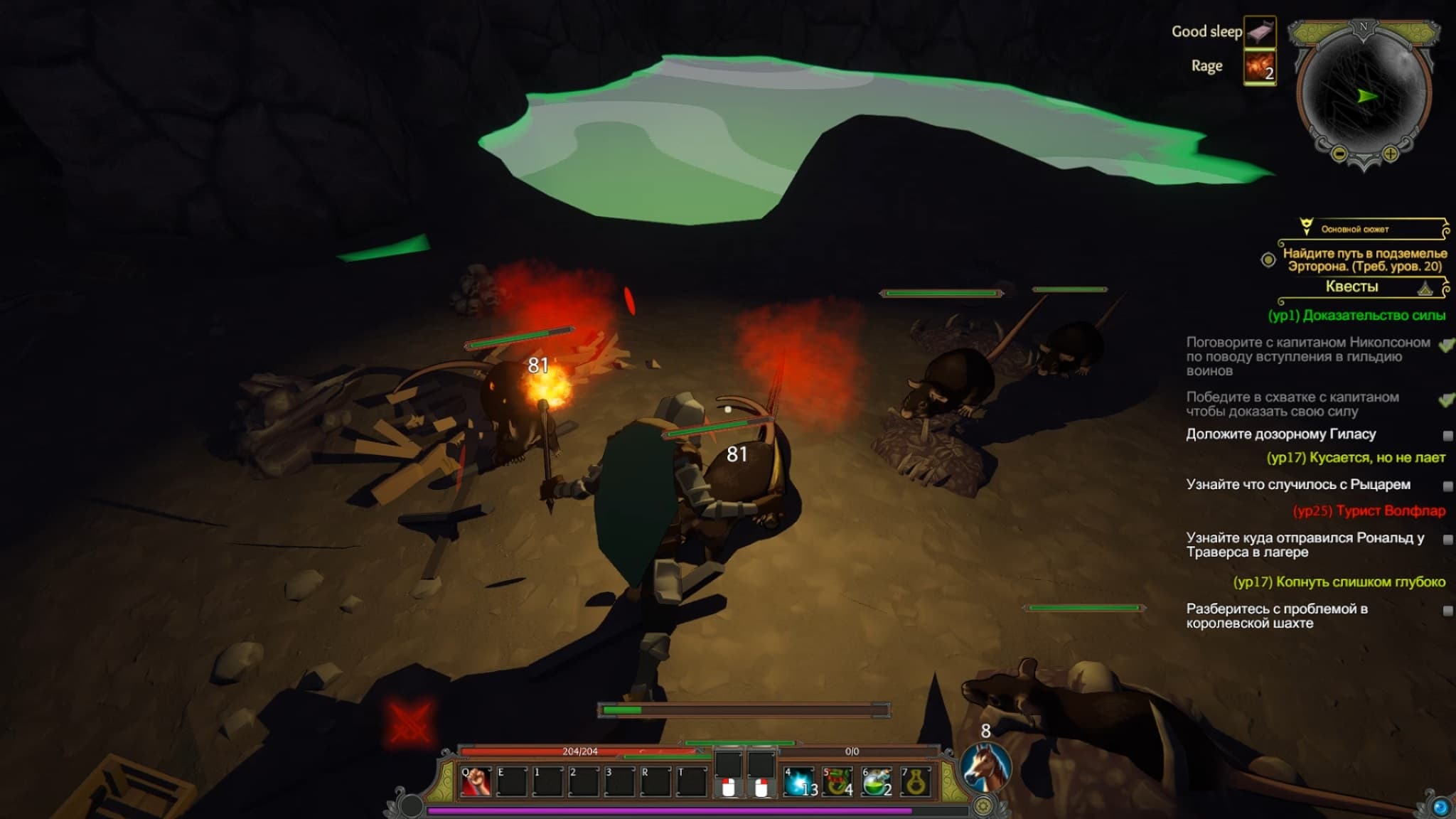Select the Доказательство силы quest title
This screenshot has height=819, width=1456.
1356,315
